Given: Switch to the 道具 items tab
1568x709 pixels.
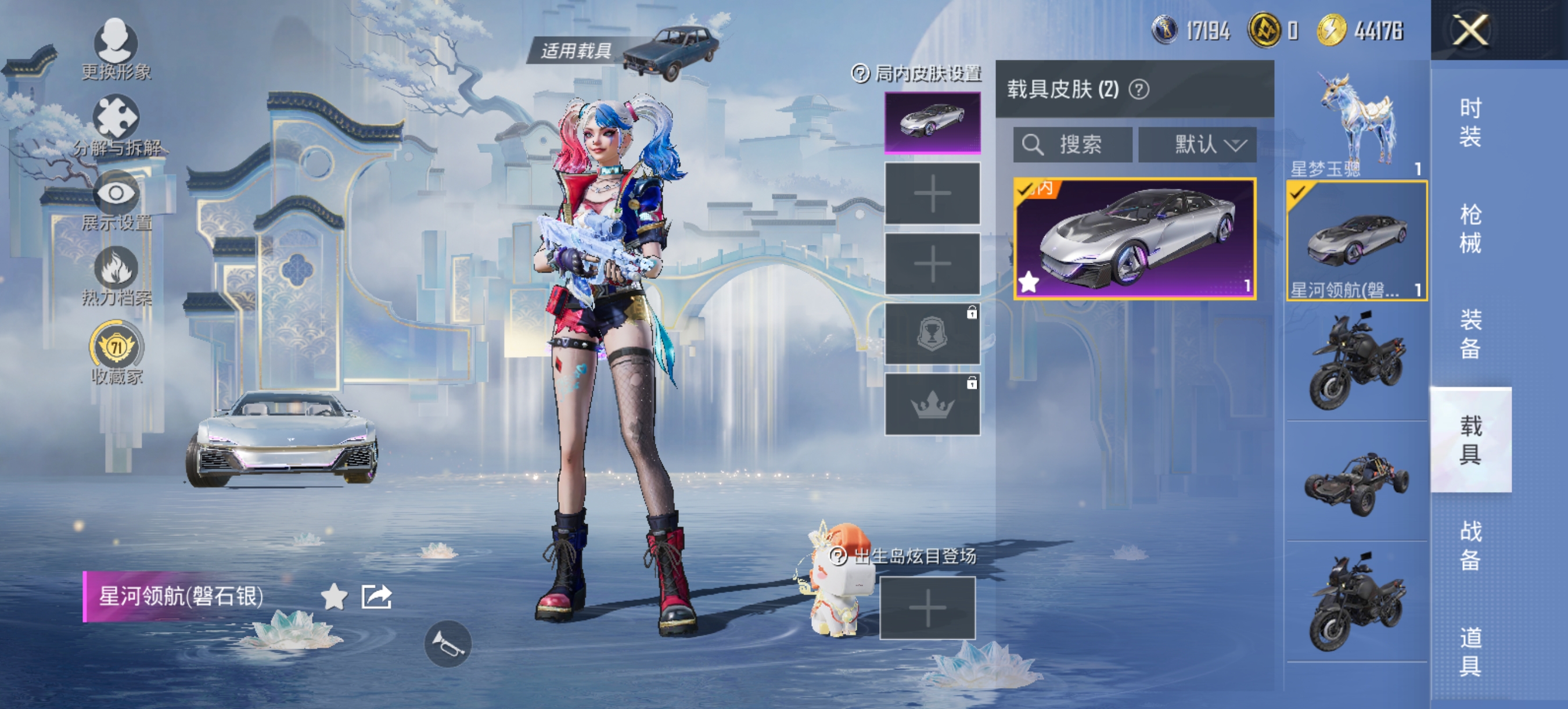Looking at the screenshot, I should (x=1470, y=651).
